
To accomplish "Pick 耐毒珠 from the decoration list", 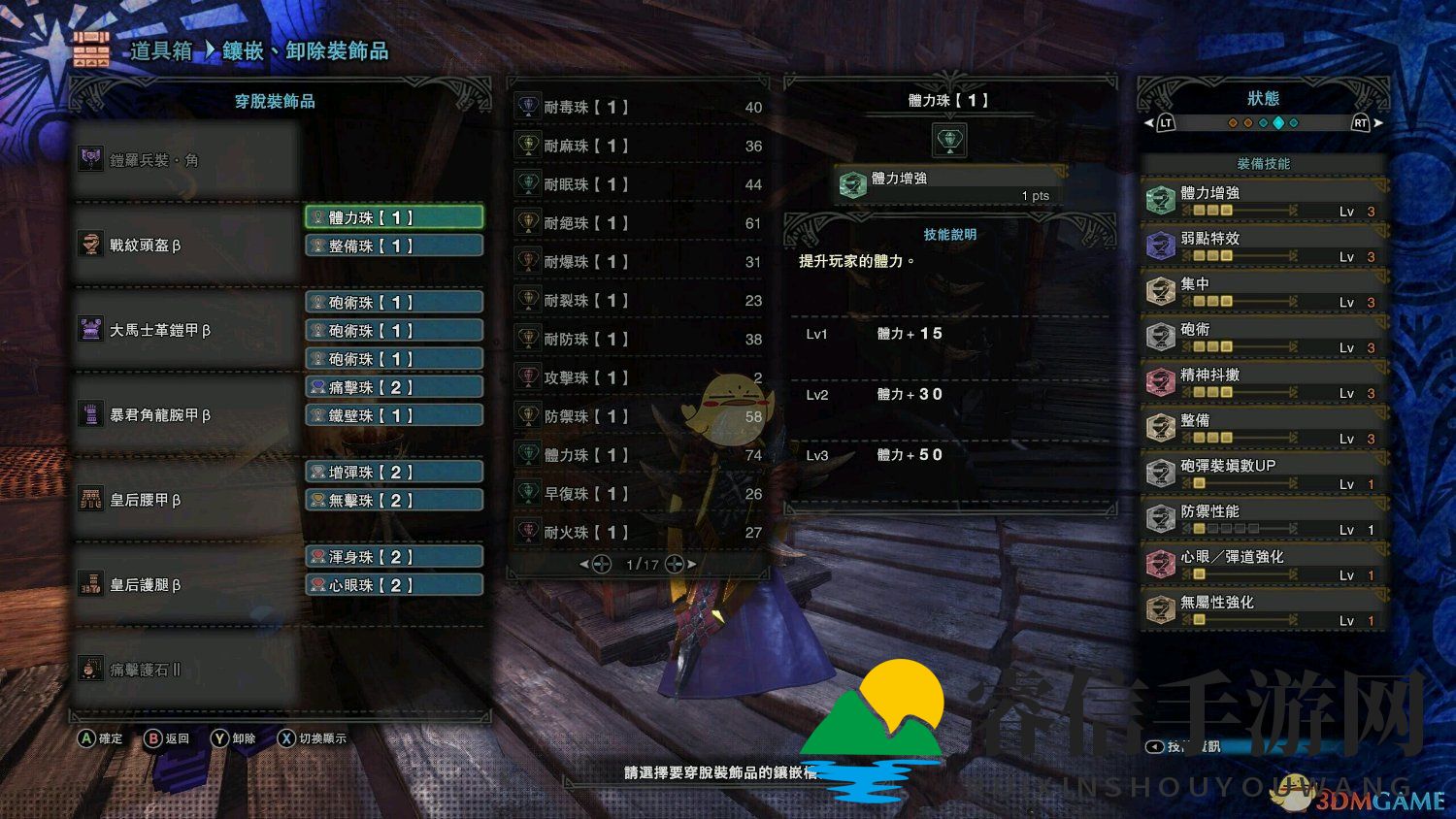I will [x=638, y=107].
